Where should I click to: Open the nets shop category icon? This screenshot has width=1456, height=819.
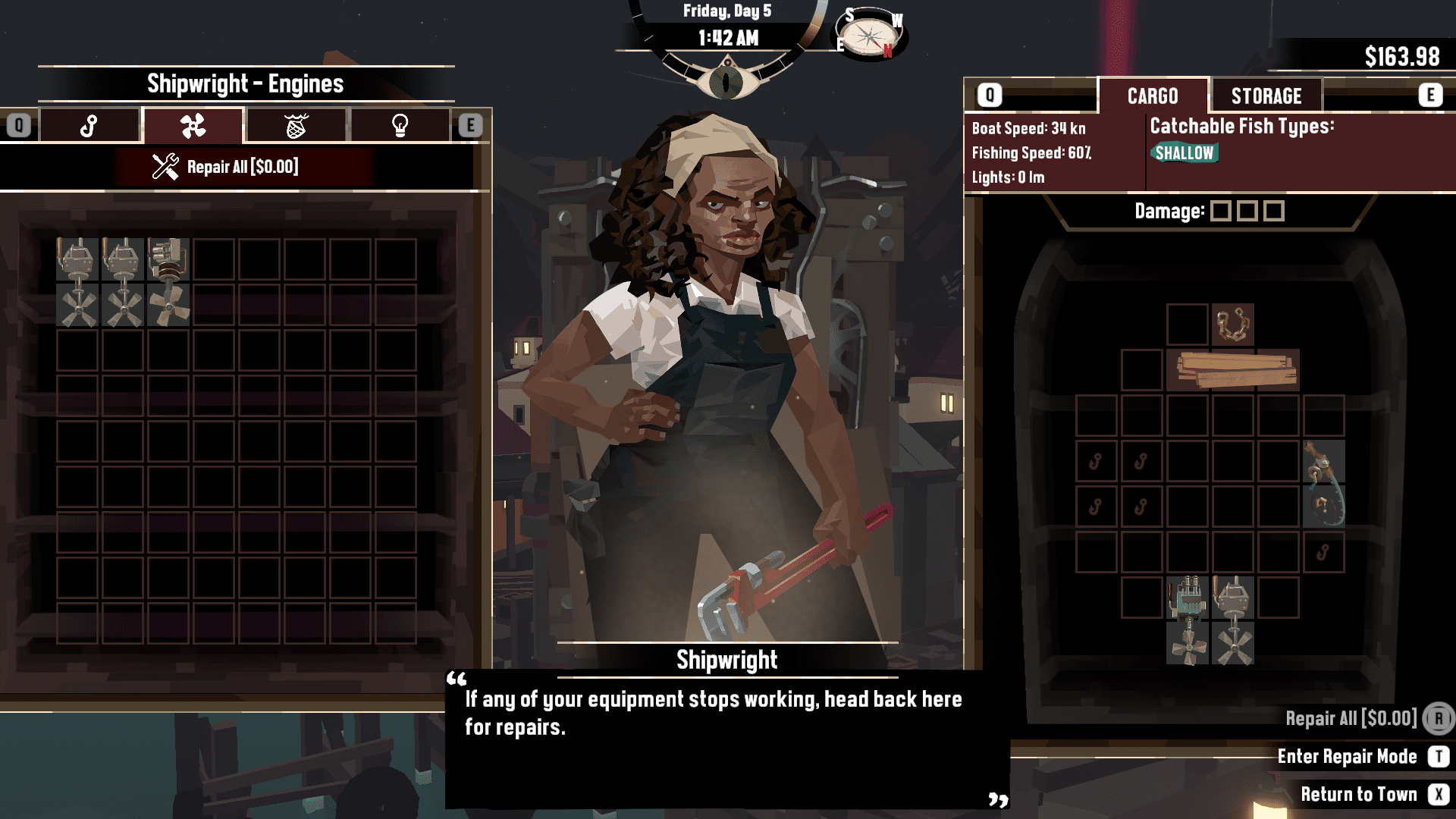(296, 125)
